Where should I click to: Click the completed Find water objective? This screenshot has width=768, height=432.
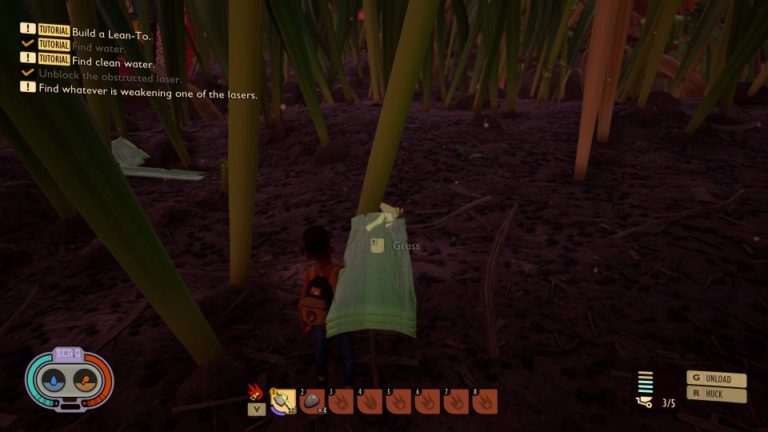96,45
